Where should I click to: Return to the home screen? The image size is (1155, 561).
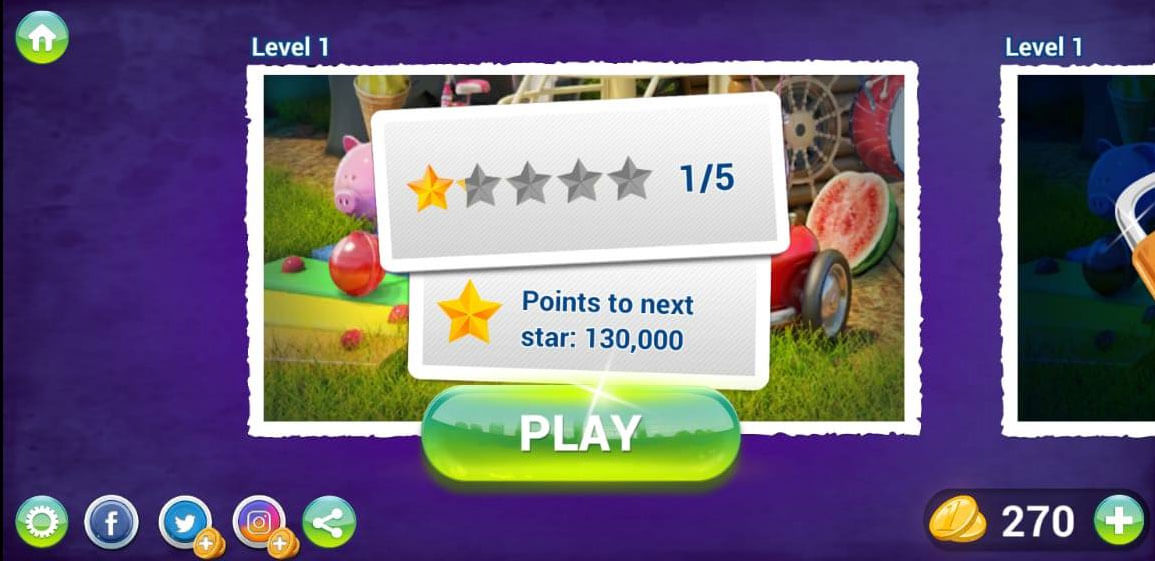click(41, 37)
